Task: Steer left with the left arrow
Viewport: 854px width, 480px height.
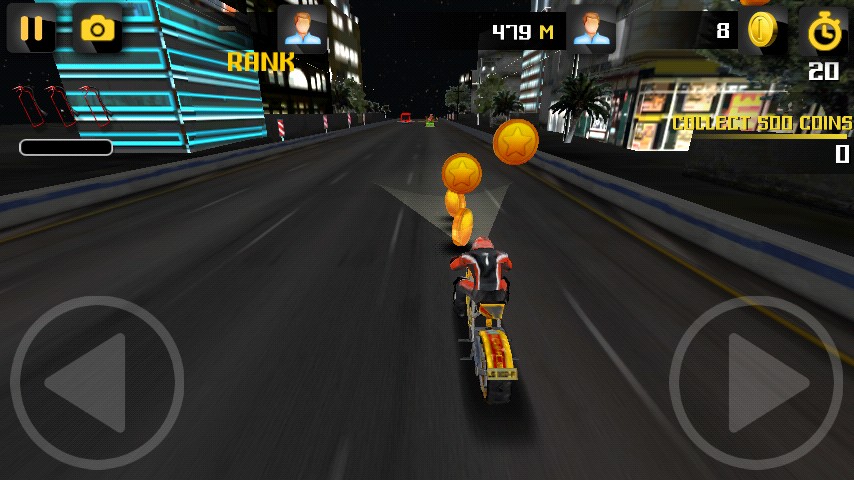Action: pos(96,382)
